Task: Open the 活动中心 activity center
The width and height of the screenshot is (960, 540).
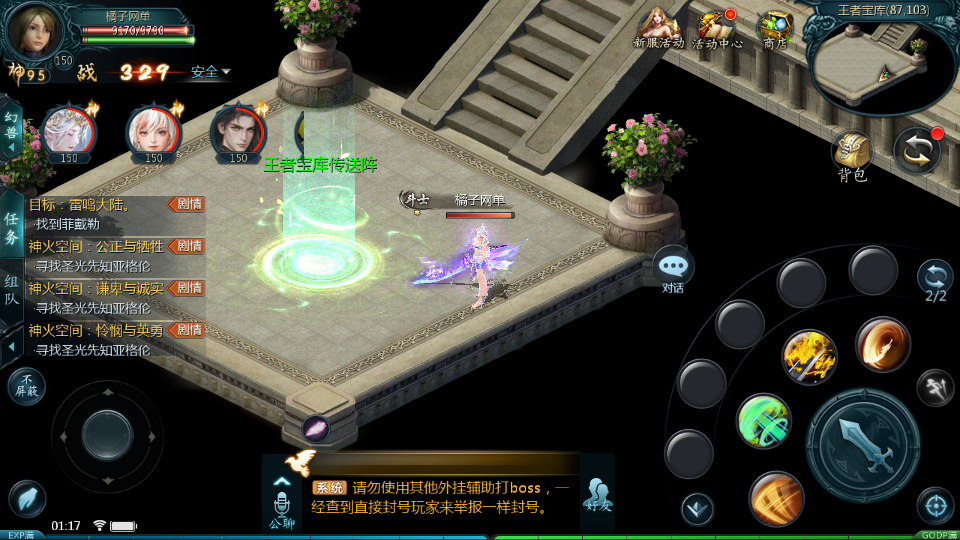Action: [717, 28]
